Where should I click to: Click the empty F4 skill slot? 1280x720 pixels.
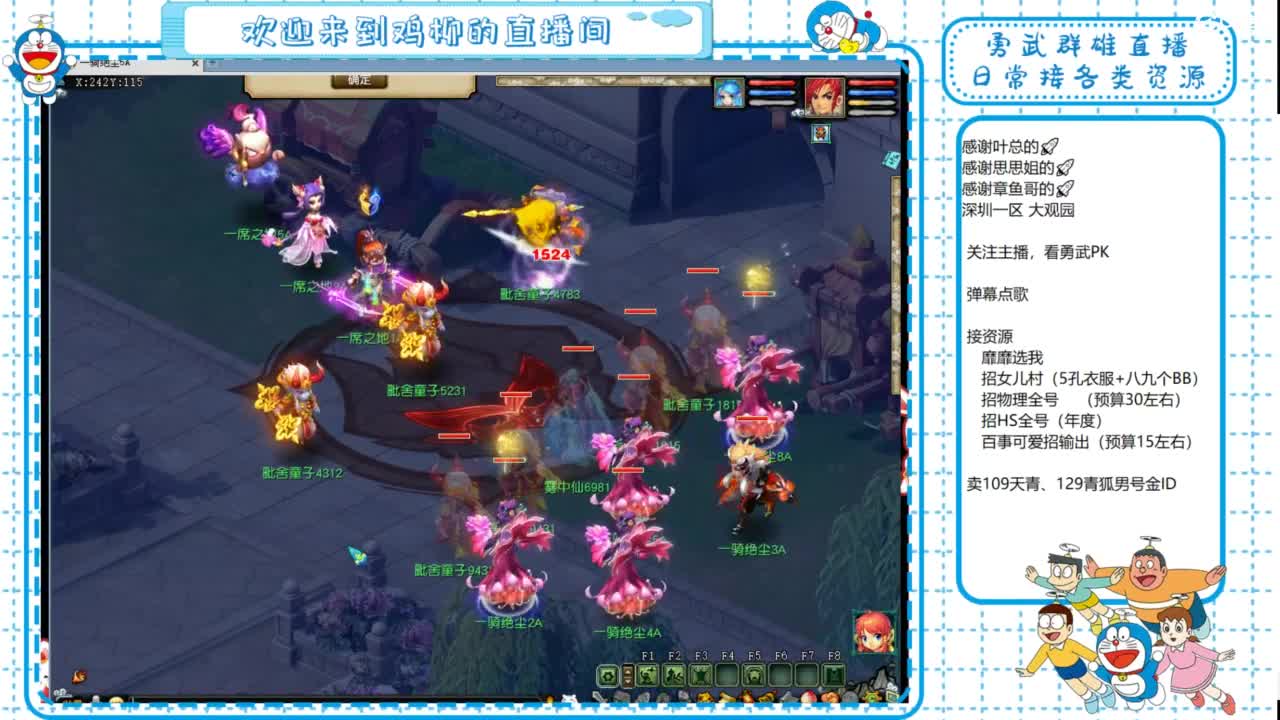tap(729, 674)
